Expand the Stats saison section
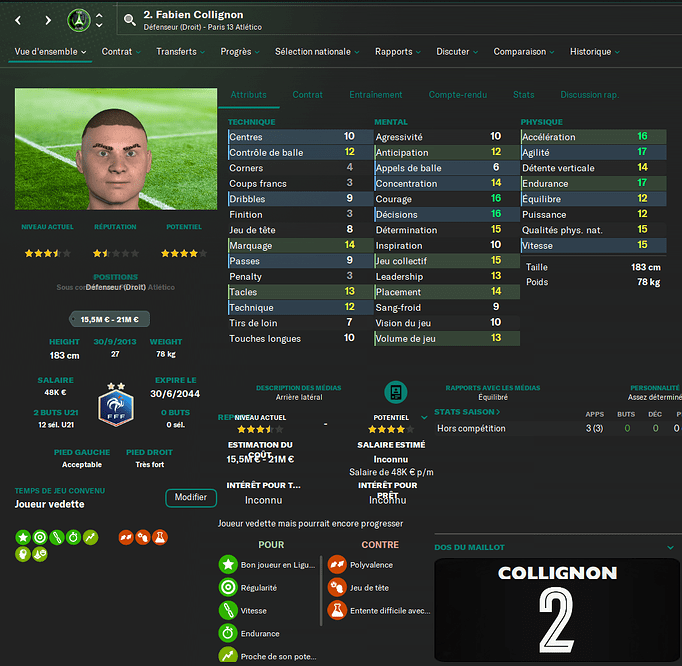Viewport: 682px width, 666px height. 468,411
